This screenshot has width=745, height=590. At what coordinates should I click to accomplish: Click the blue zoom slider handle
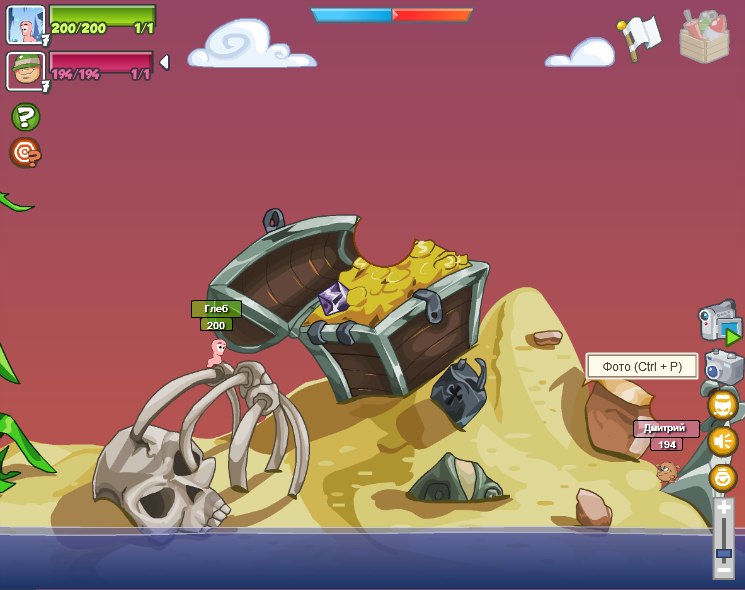coord(723,552)
